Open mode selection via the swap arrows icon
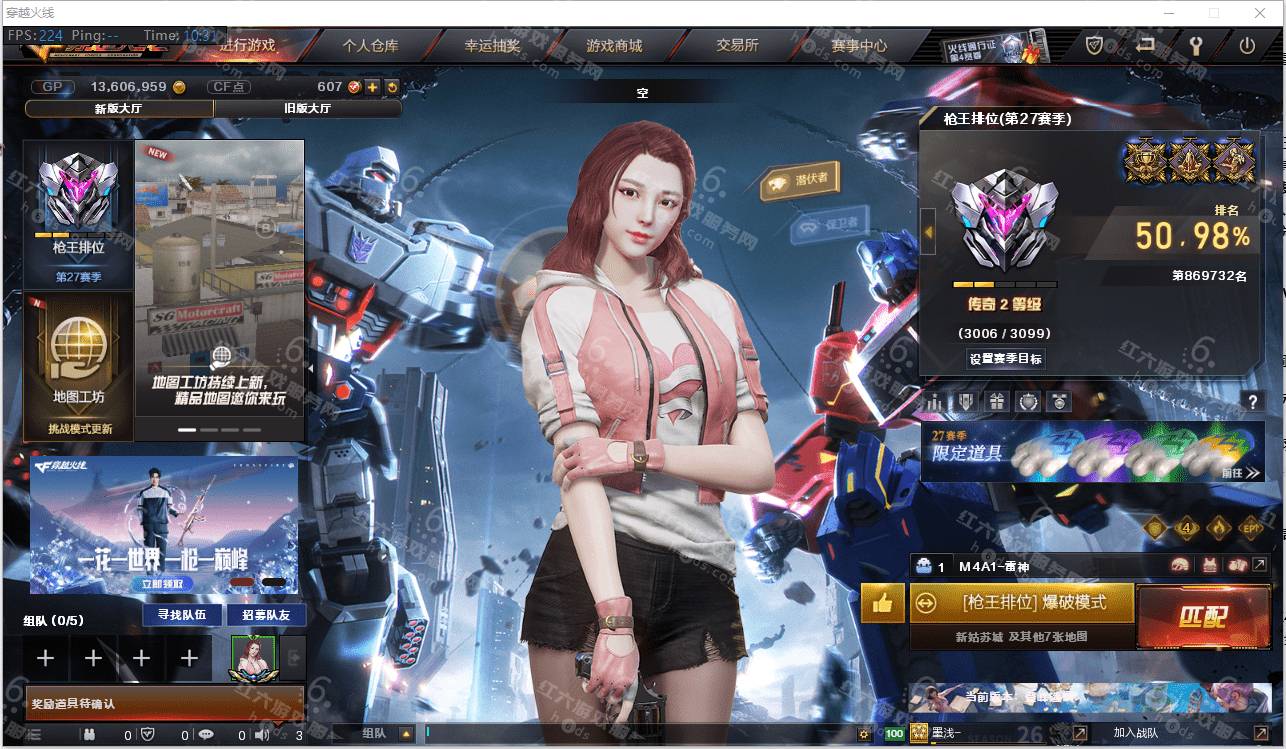This screenshot has width=1286, height=749. (926, 603)
